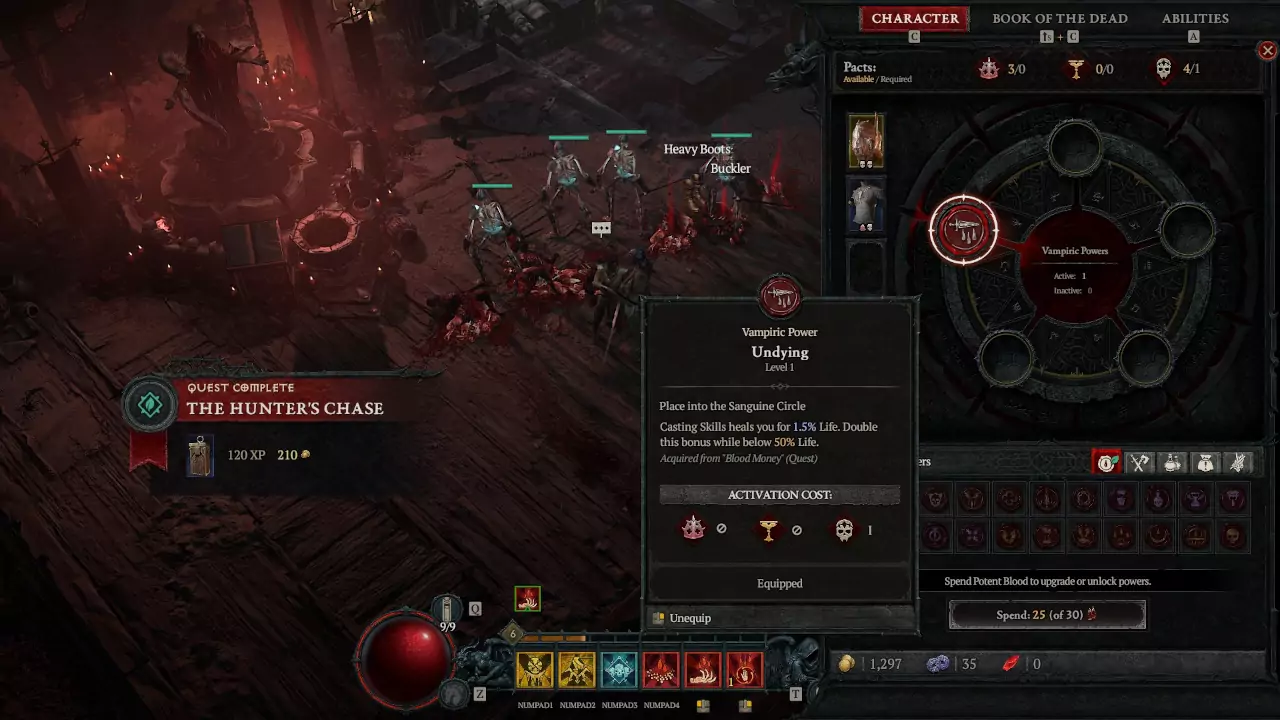Click the chest armor slot with pact icons
Viewport: 1280px width, 720px height.
[x=866, y=204]
